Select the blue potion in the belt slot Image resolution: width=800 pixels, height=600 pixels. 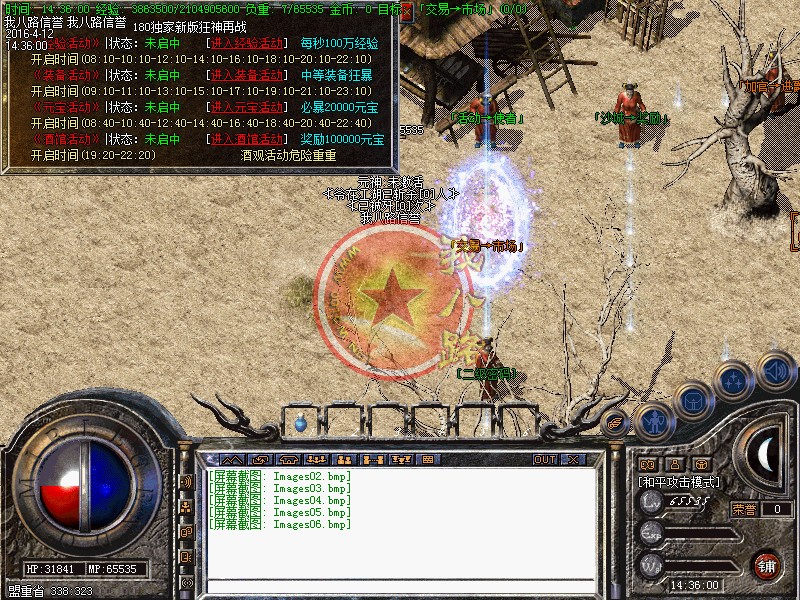[301, 424]
